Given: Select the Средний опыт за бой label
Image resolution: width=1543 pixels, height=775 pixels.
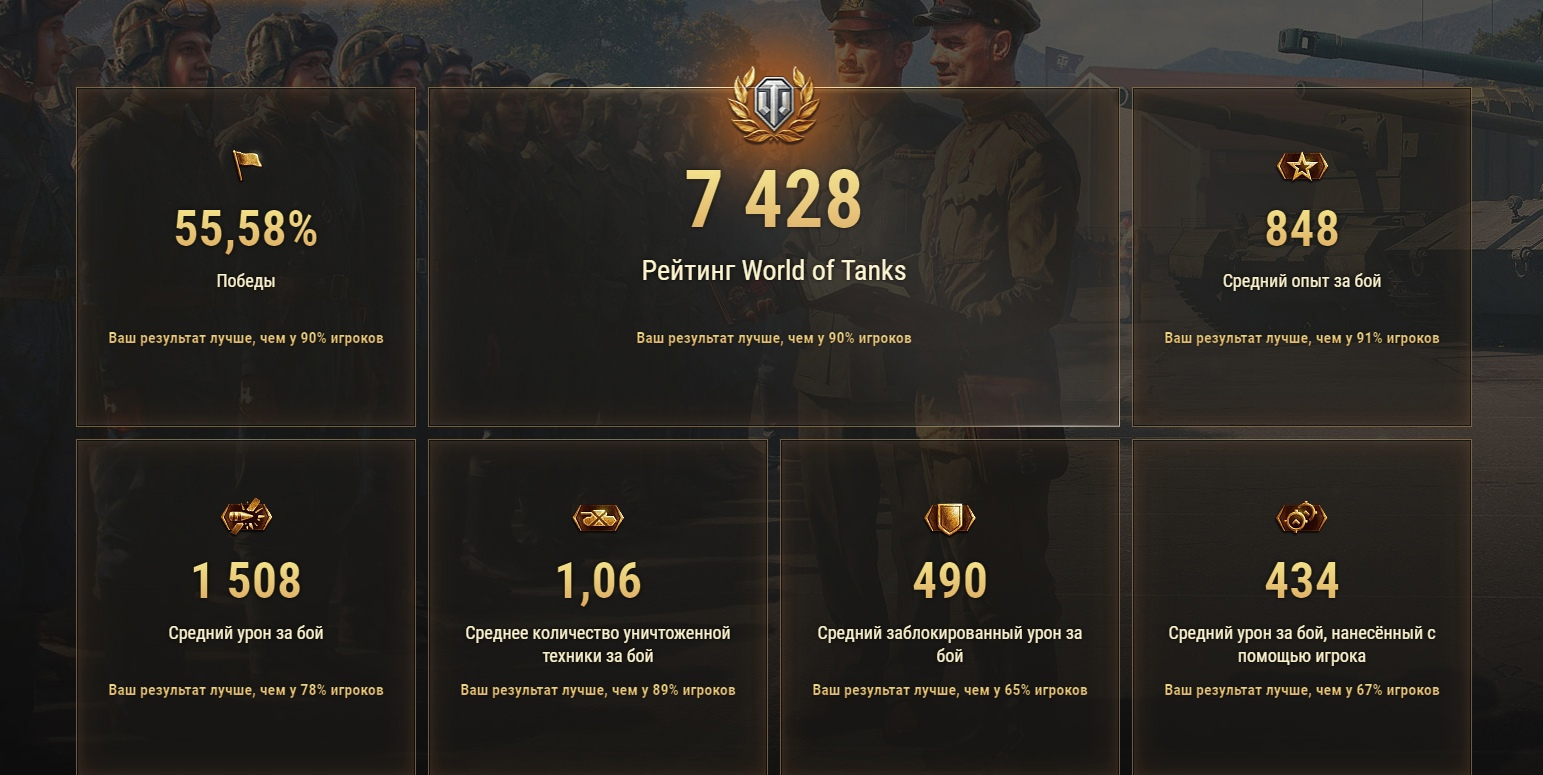Looking at the screenshot, I should pyautogui.click(x=1302, y=281).
